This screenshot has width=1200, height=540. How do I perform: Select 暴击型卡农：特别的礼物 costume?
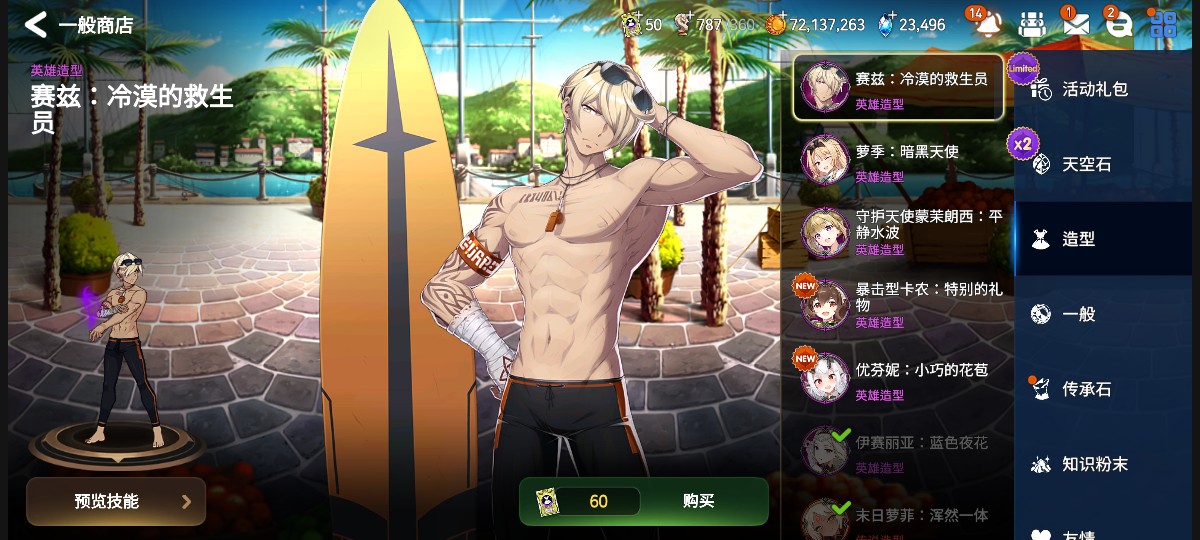(x=897, y=305)
